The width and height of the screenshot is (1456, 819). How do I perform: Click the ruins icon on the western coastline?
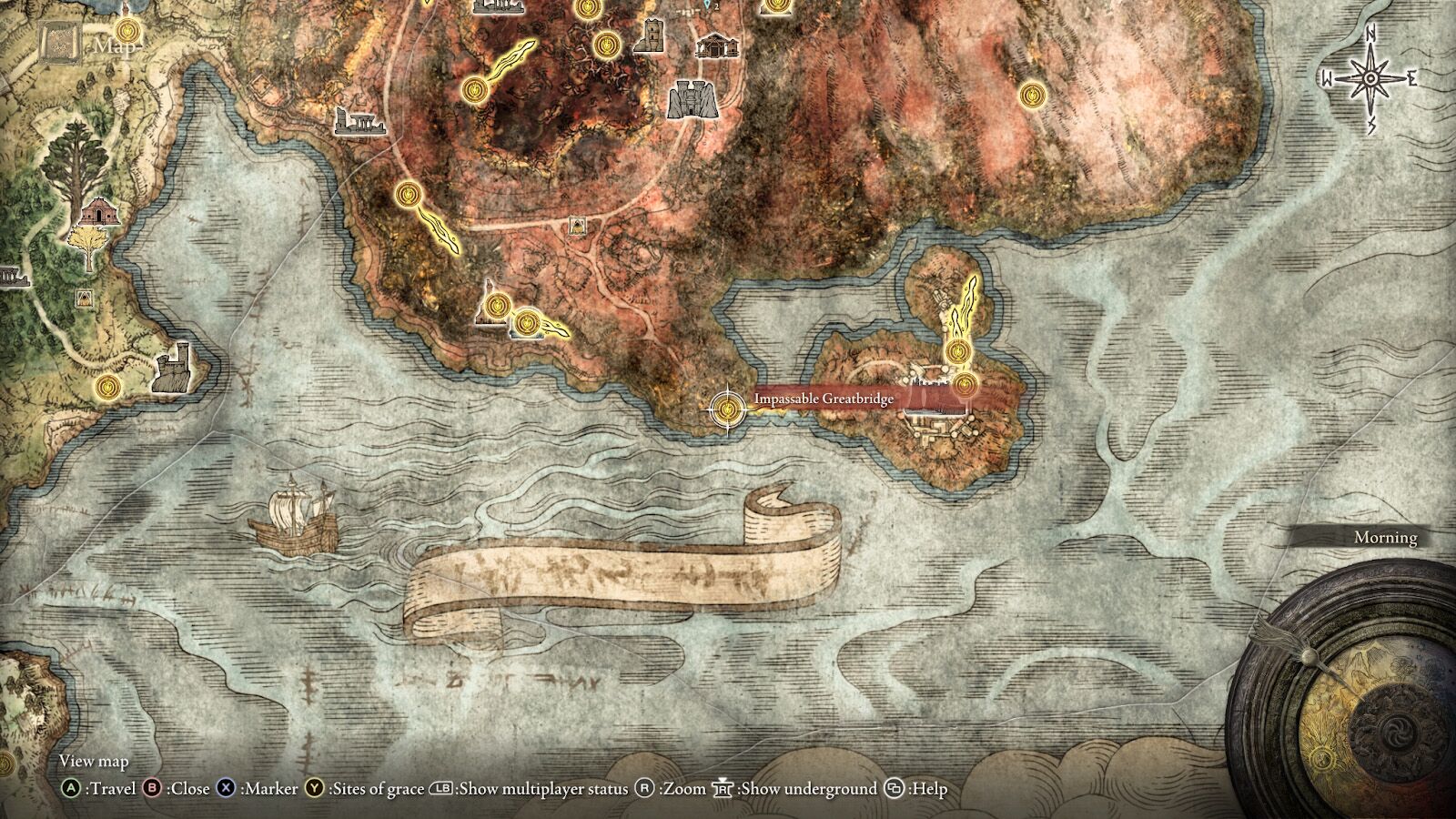point(13,278)
